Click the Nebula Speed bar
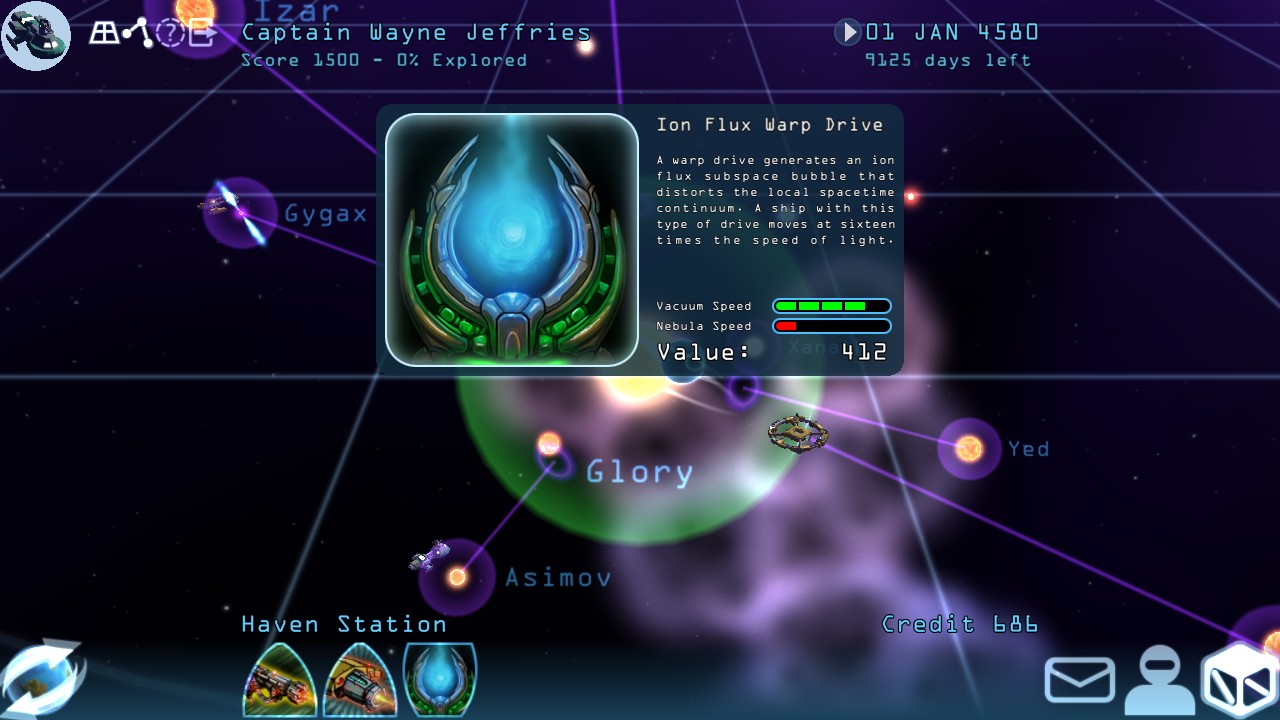 pyautogui.click(x=832, y=326)
